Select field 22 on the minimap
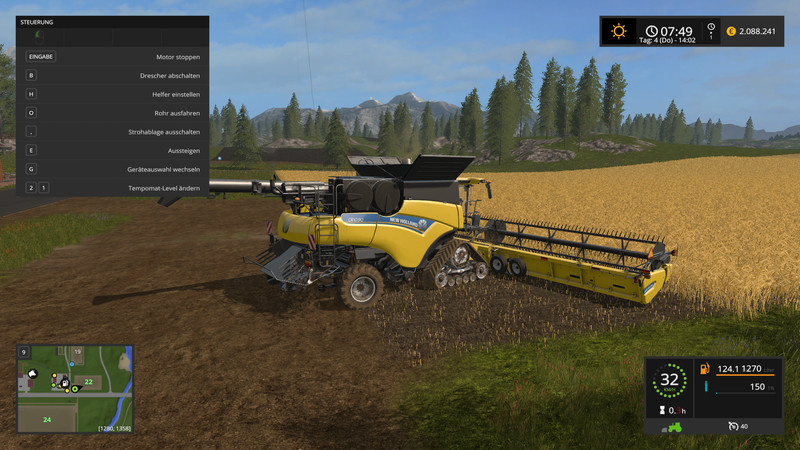This screenshot has width=800, height=450. click(x=88, y=382)
